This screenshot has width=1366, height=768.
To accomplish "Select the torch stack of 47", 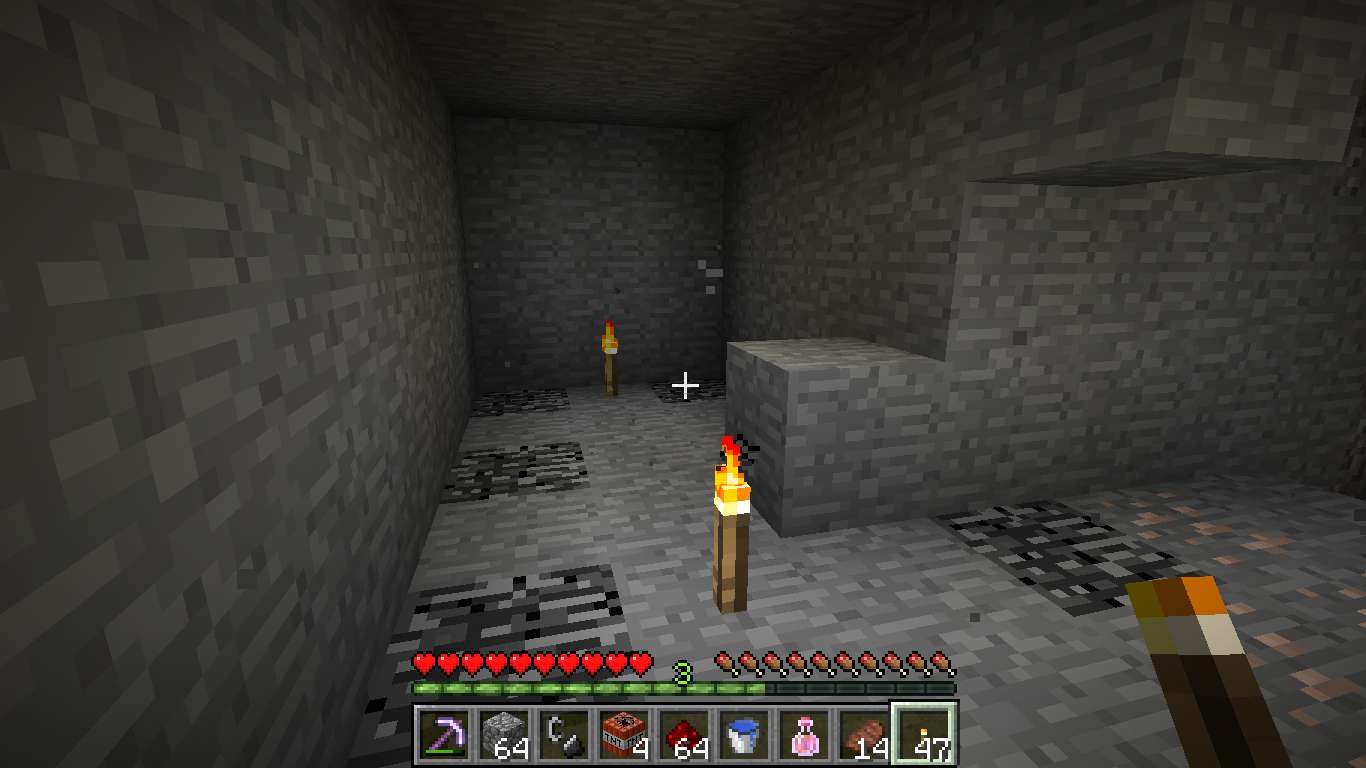I will (924, 735).
